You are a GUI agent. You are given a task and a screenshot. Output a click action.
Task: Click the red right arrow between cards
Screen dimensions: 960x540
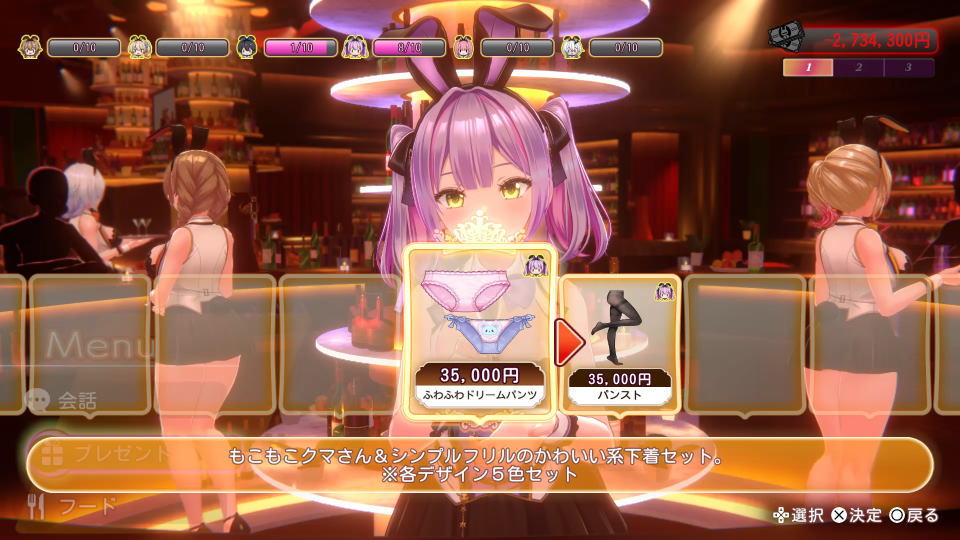(x=570, y=343)
